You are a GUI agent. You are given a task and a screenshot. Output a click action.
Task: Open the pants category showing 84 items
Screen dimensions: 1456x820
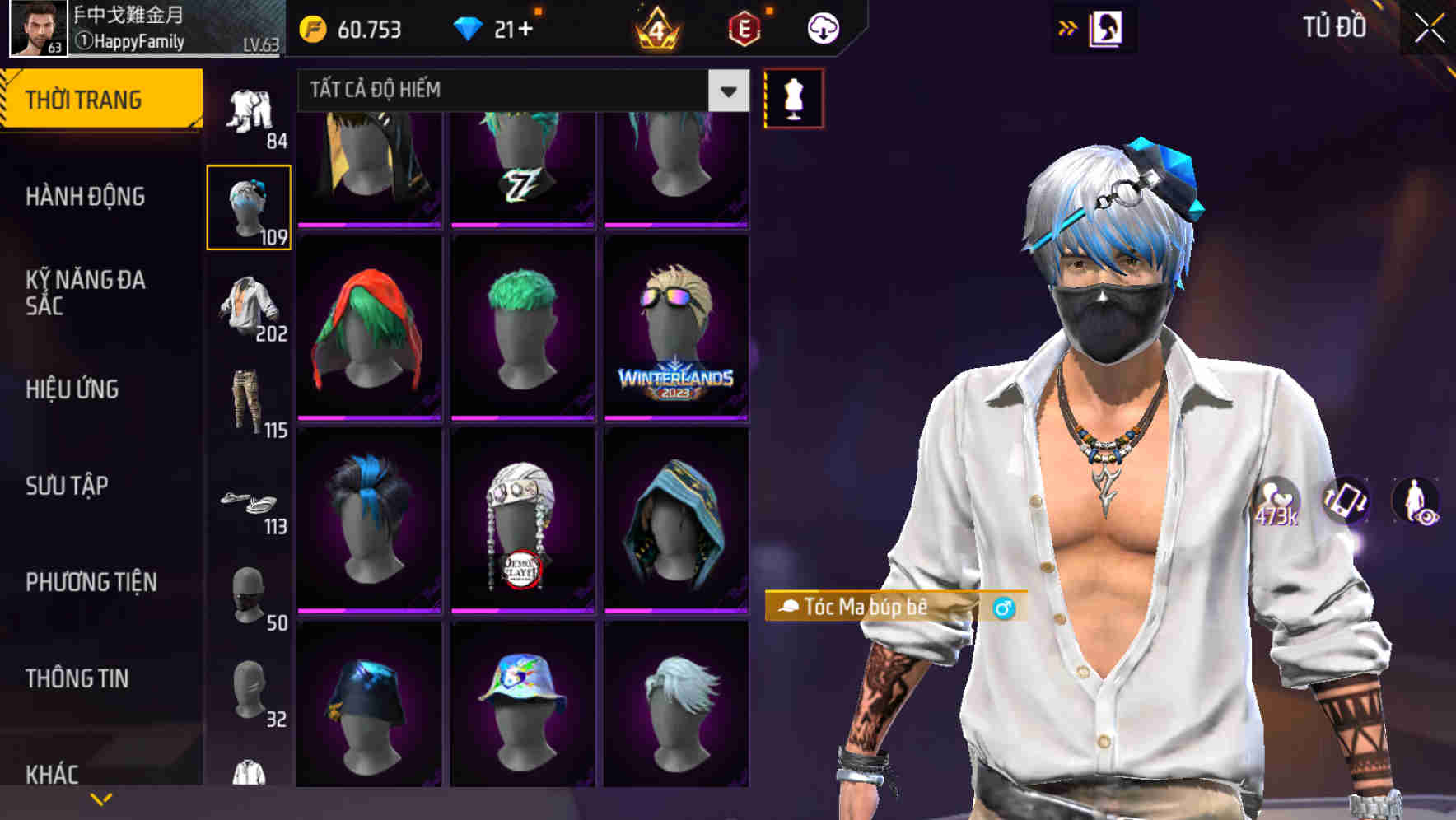pos(250,111)
